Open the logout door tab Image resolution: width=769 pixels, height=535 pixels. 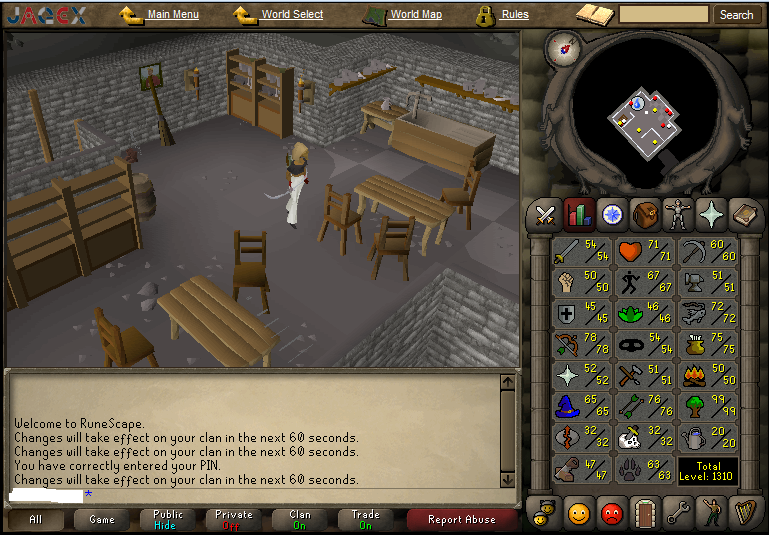(645, 513)
